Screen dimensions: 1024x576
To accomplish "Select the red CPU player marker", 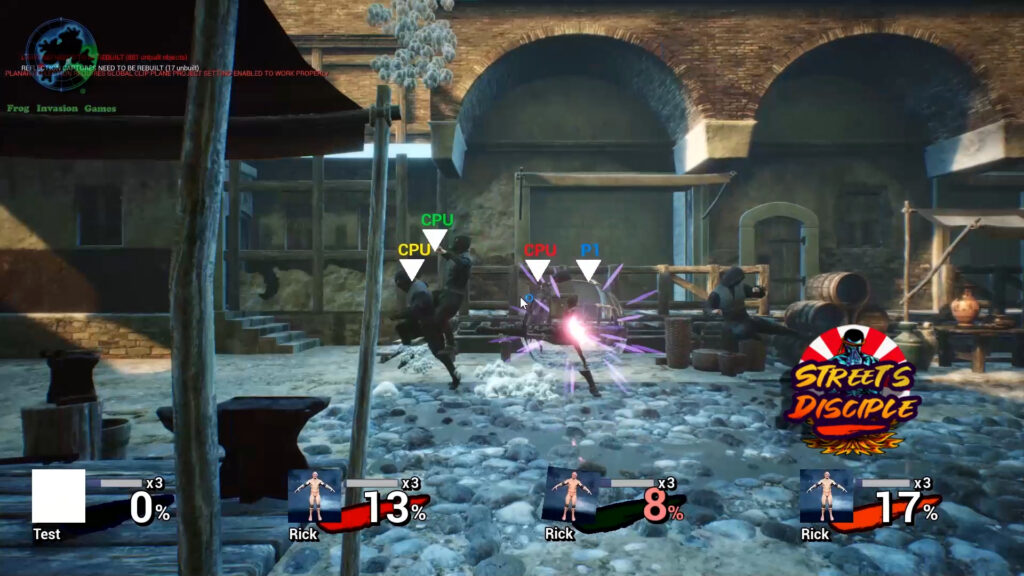I will tap(539, 261).
